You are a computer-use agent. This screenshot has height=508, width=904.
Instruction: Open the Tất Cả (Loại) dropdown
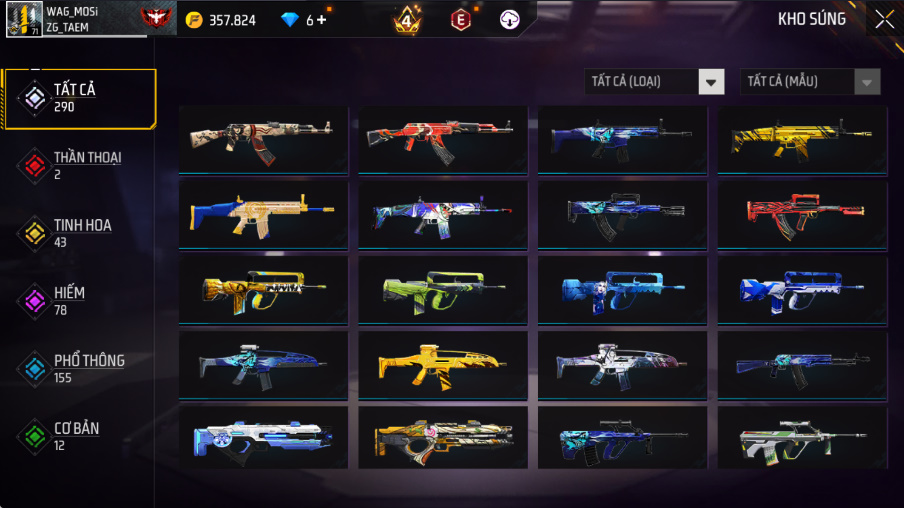[655, 82]
